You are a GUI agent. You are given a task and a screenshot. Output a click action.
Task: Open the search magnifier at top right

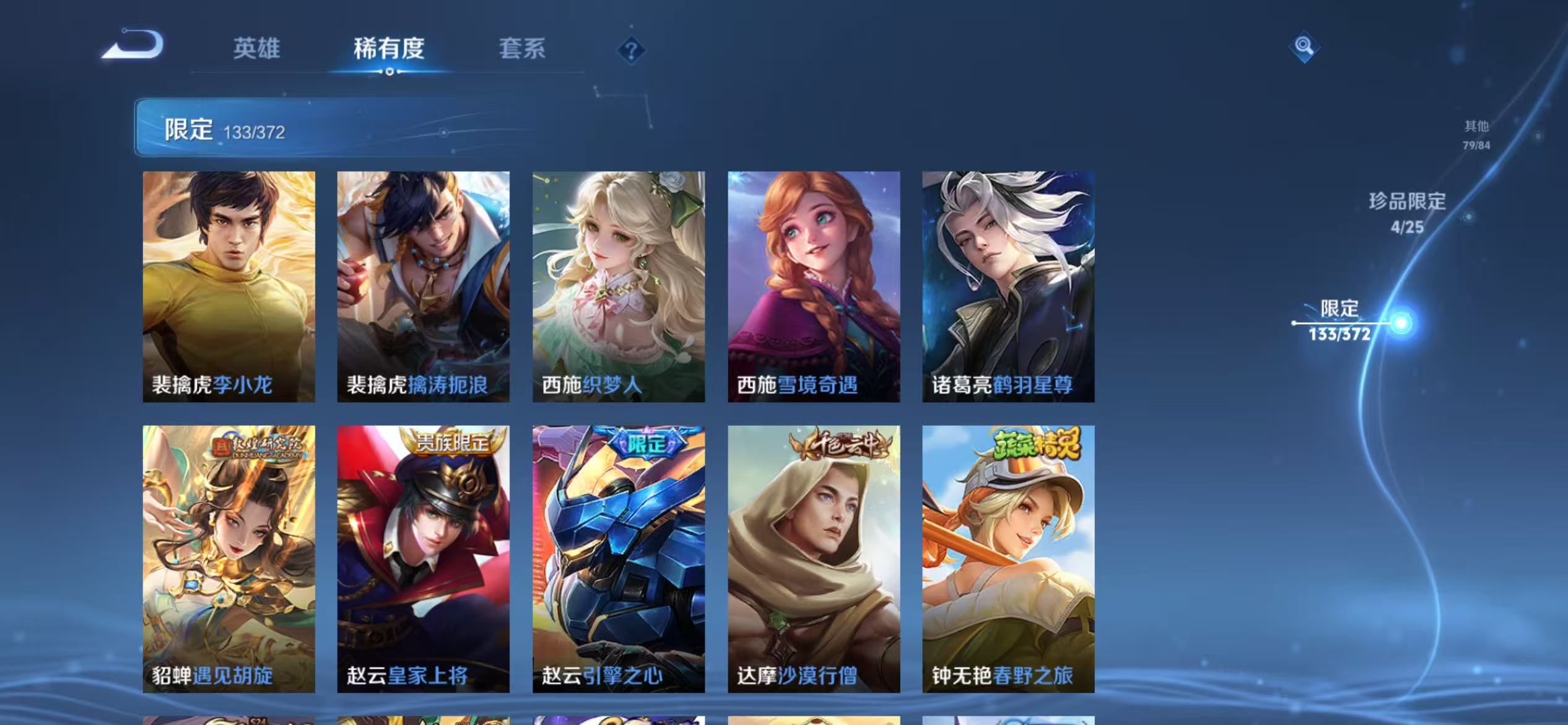click(1303, 45)
